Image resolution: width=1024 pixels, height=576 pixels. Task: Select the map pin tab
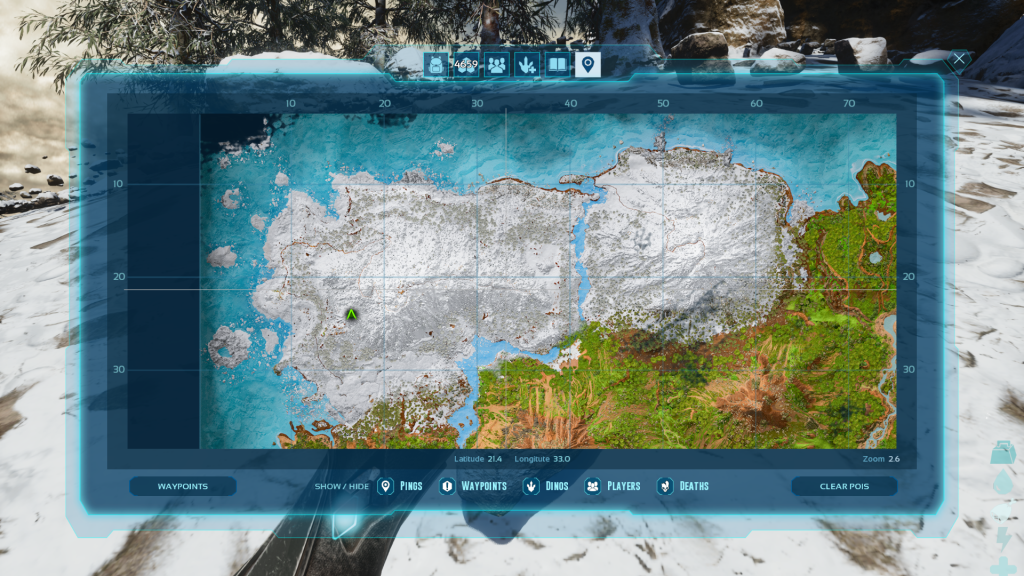point(588,66)
